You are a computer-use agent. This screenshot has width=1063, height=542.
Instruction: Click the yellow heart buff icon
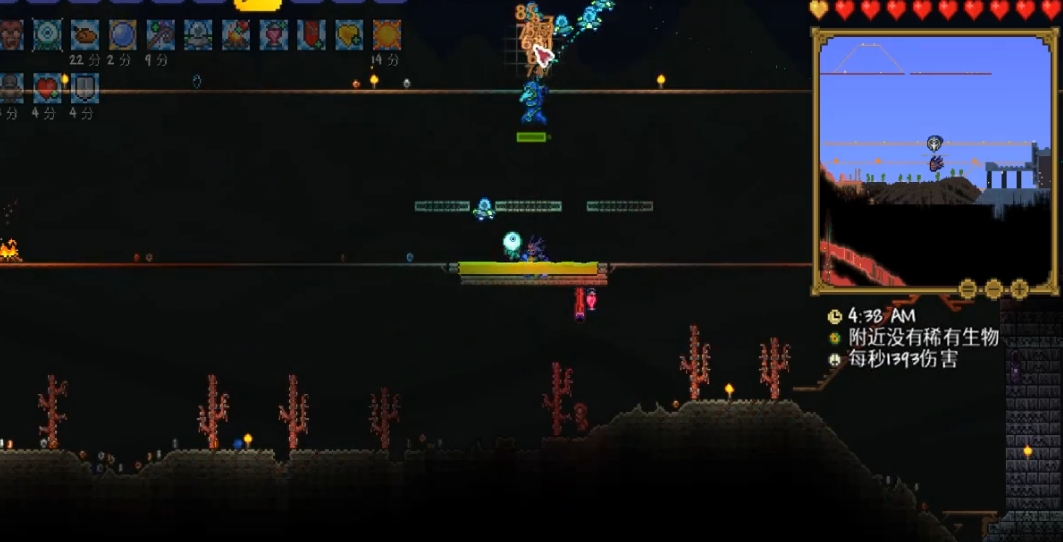[x=349, y=35]
